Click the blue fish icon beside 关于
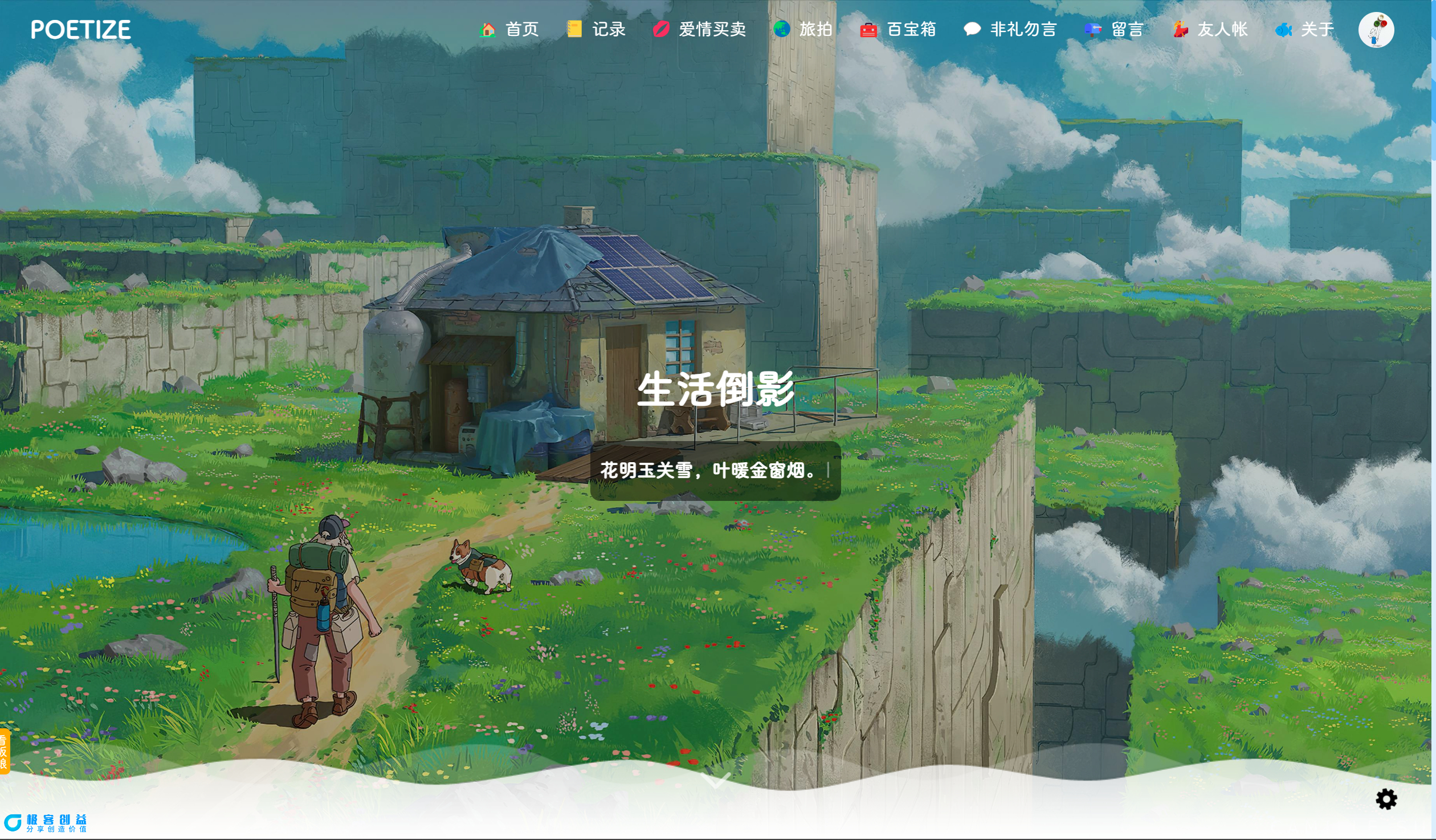This screenshot has width=1436, height=840. pyautogui.click(x=1284, y=30)
